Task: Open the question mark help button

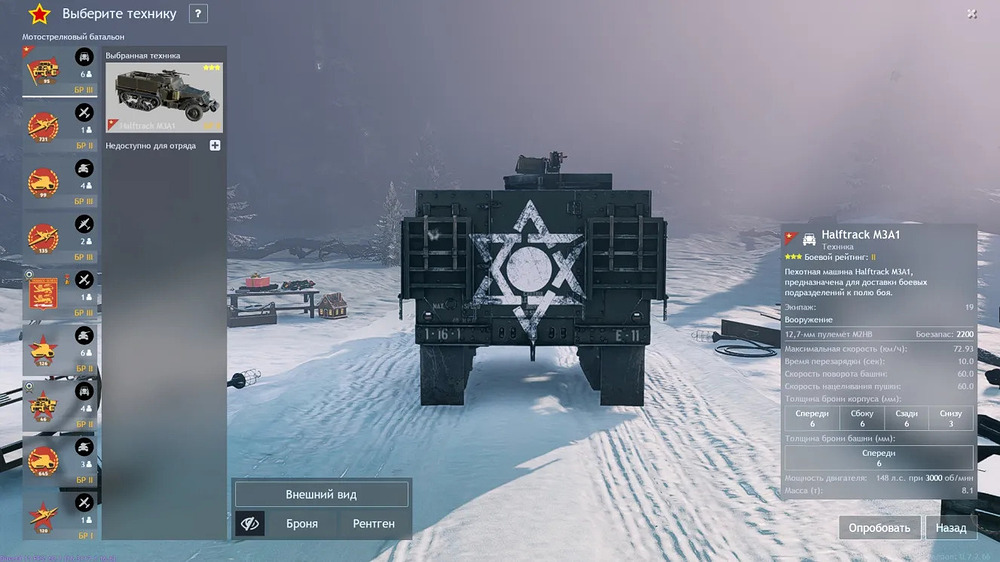Action: click(x=198, y=14)
